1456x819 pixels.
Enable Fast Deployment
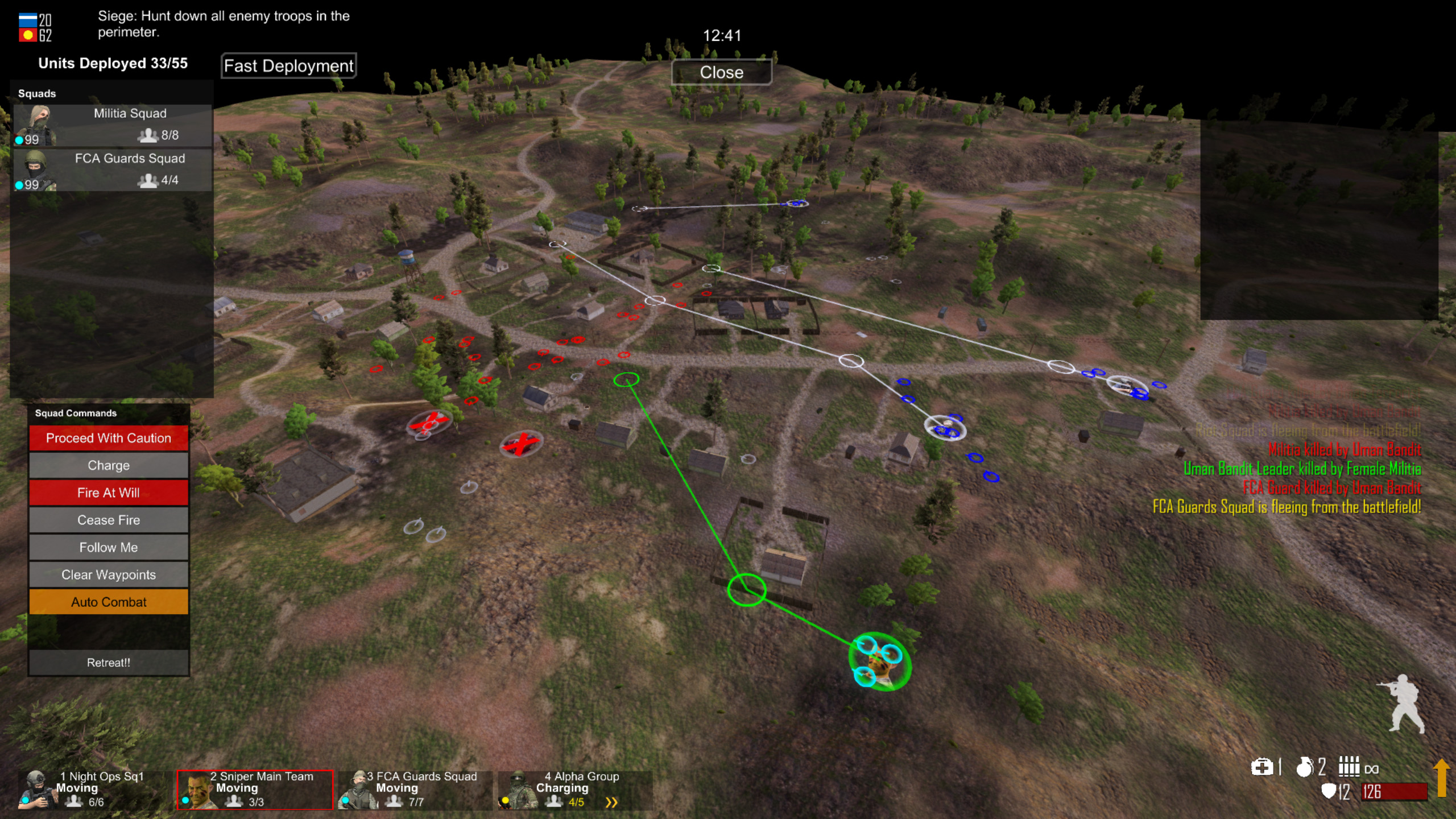pos(288,66)
